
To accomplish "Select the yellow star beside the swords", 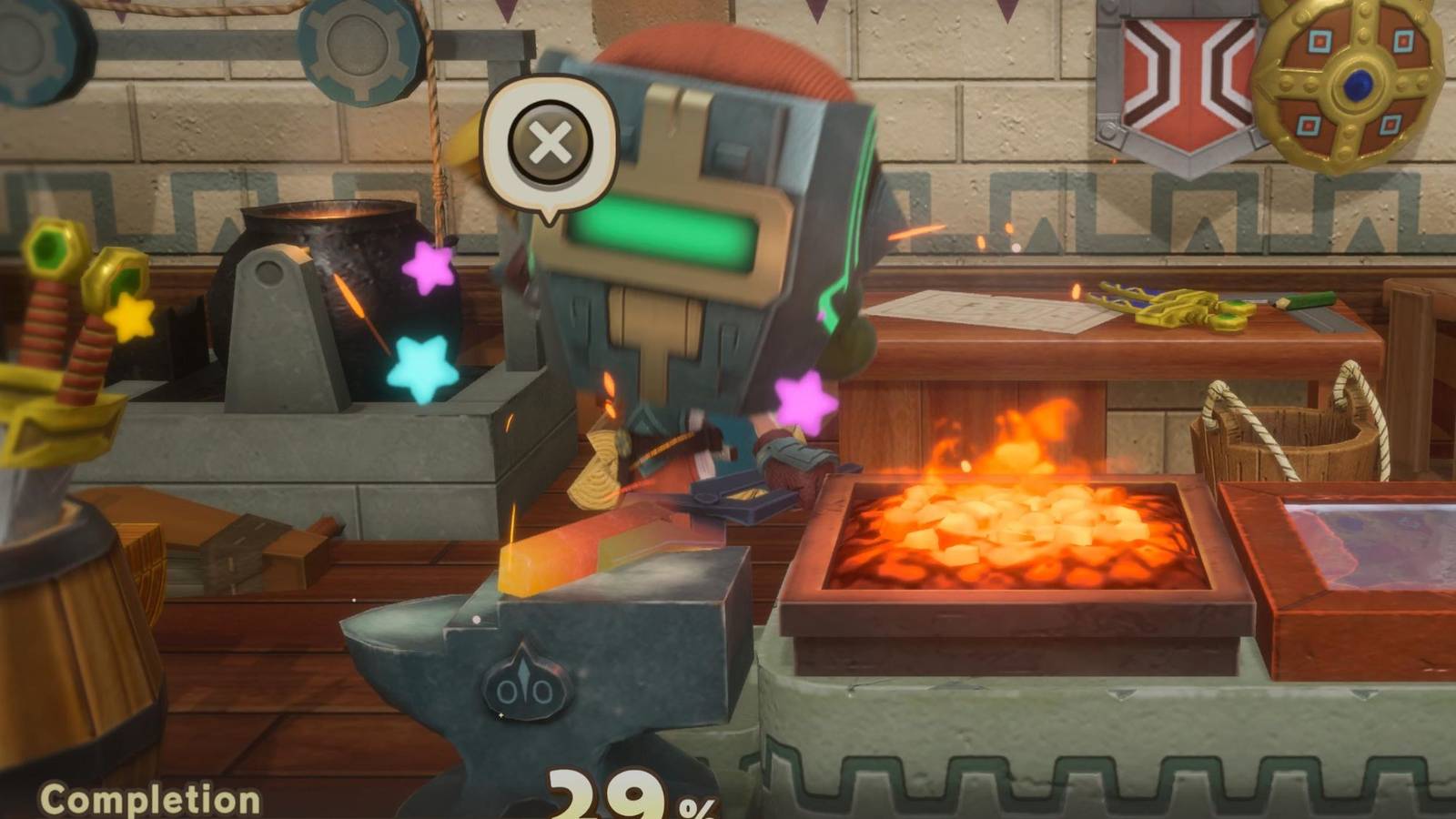I will pos(133,319).
